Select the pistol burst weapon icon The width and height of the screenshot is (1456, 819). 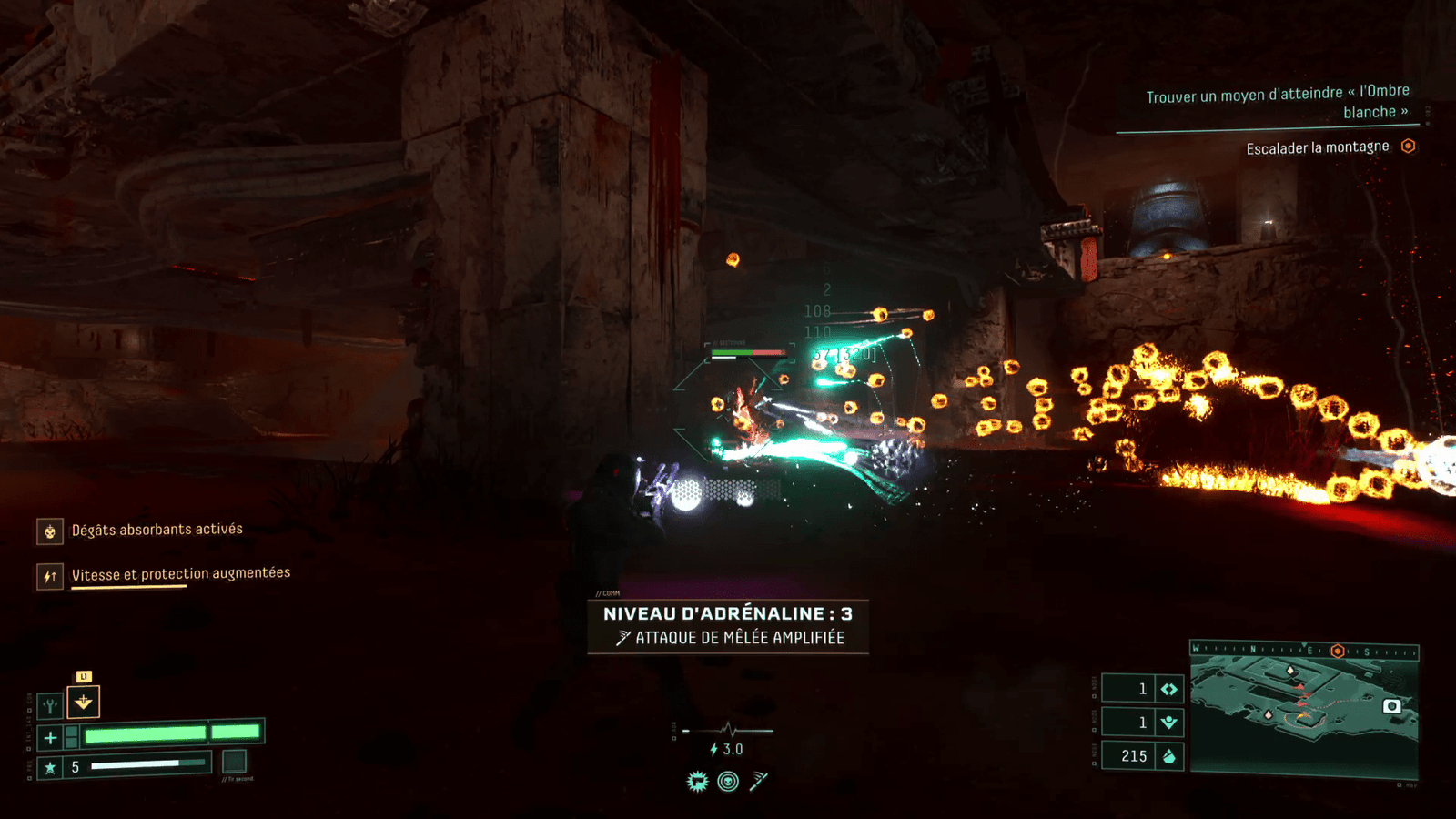[697, 781]
